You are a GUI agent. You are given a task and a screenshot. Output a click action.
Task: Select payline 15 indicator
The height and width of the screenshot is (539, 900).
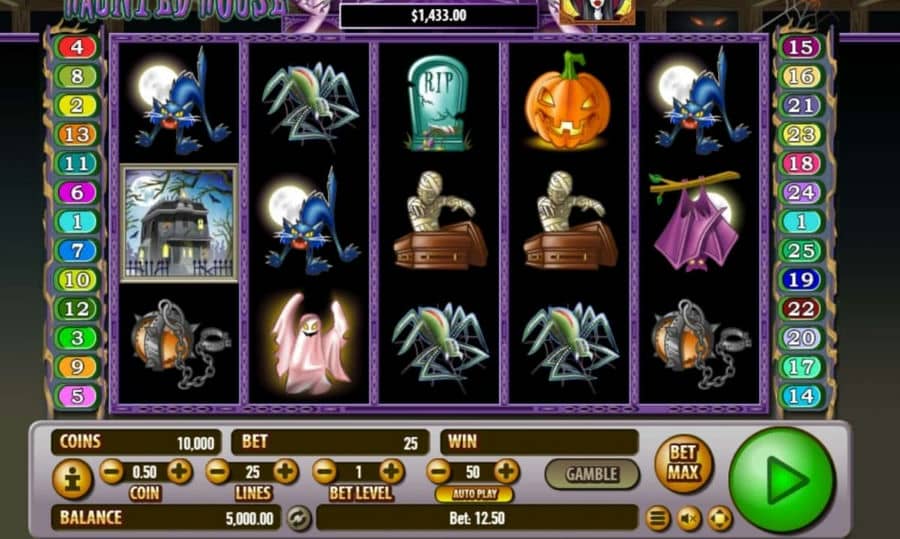(800, 47)
